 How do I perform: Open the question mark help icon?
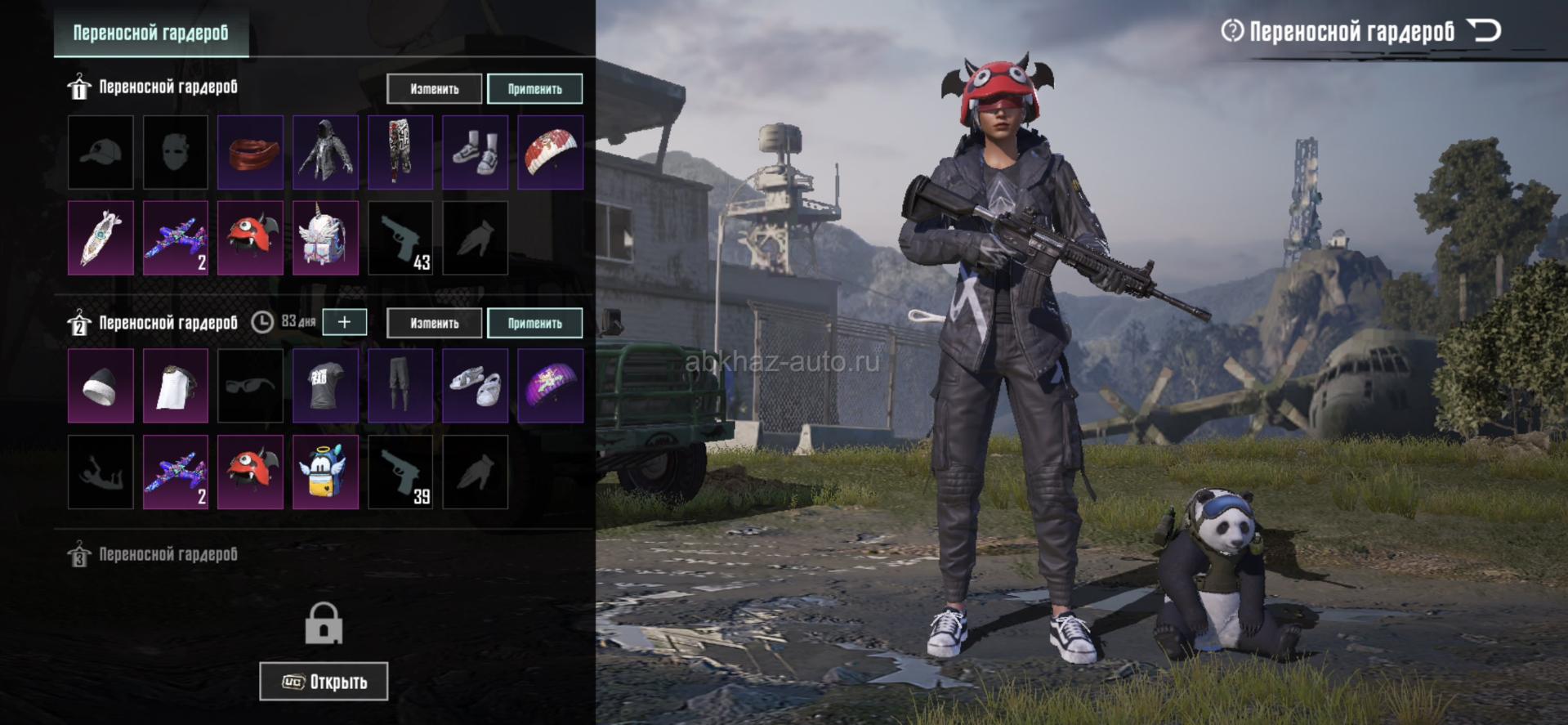[1231, 31]
